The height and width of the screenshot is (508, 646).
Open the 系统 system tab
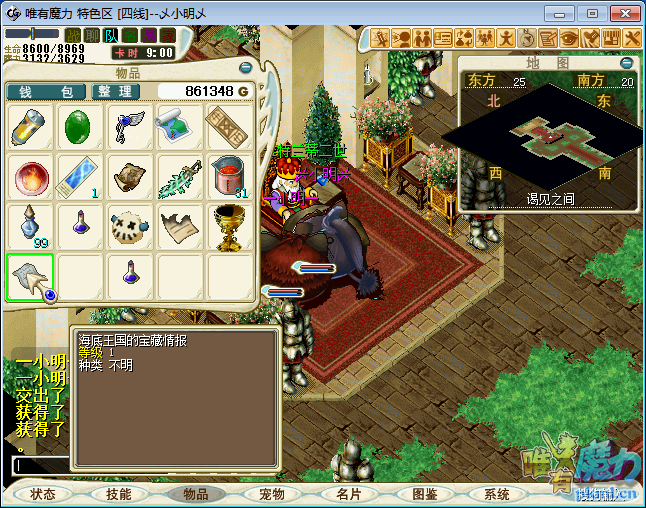(497, 494)
